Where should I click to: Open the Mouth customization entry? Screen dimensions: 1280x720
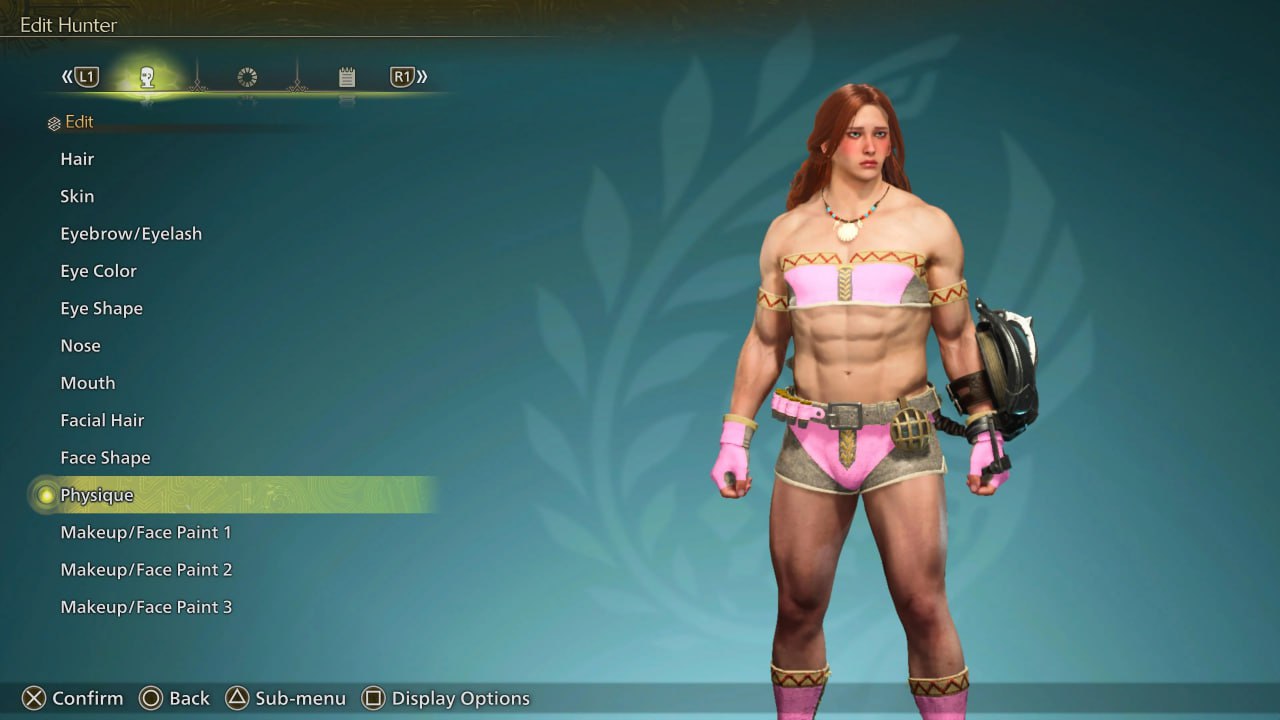[x=87, y=383]
